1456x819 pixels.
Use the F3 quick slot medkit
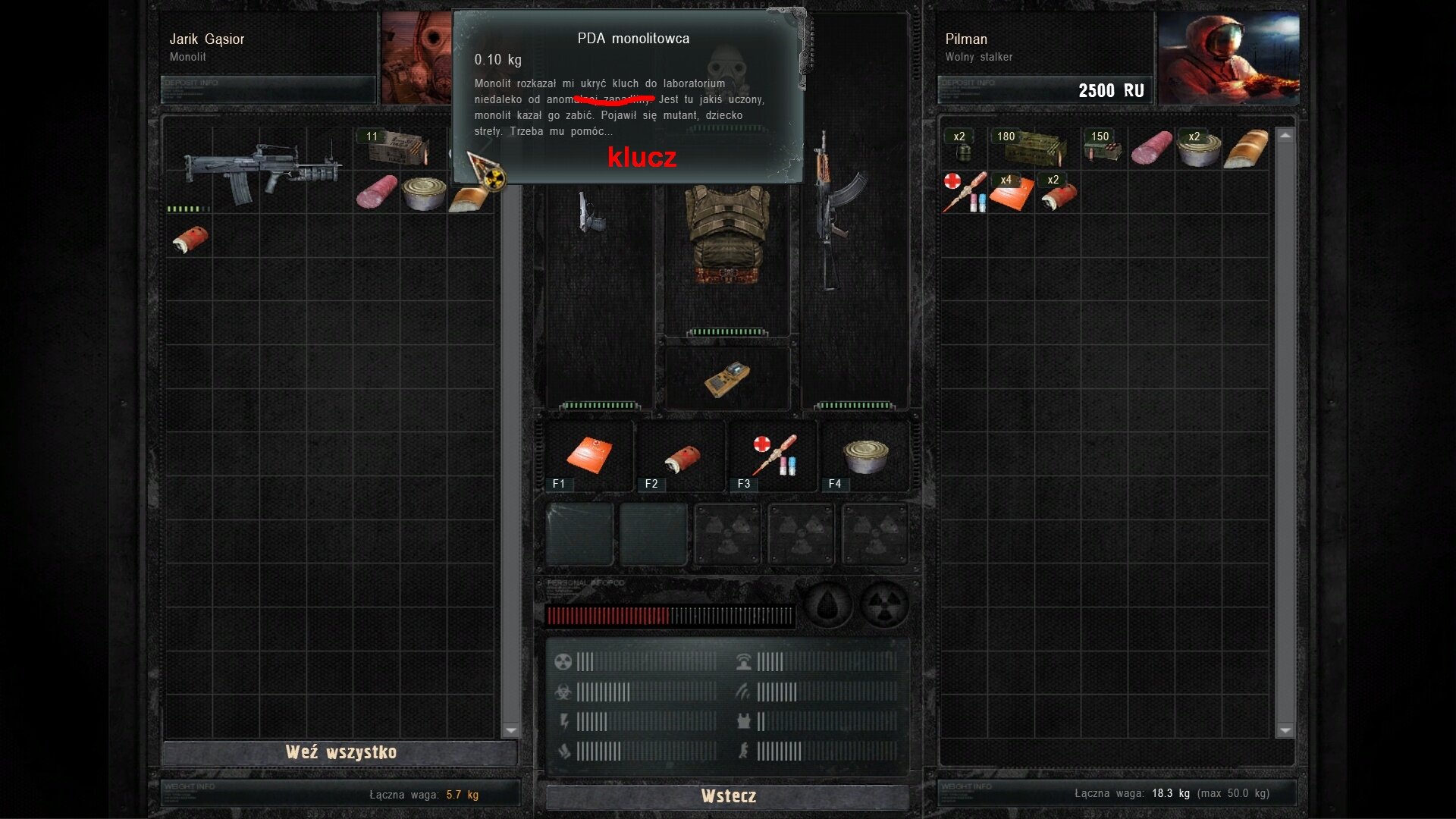click(x=773, y=457)
